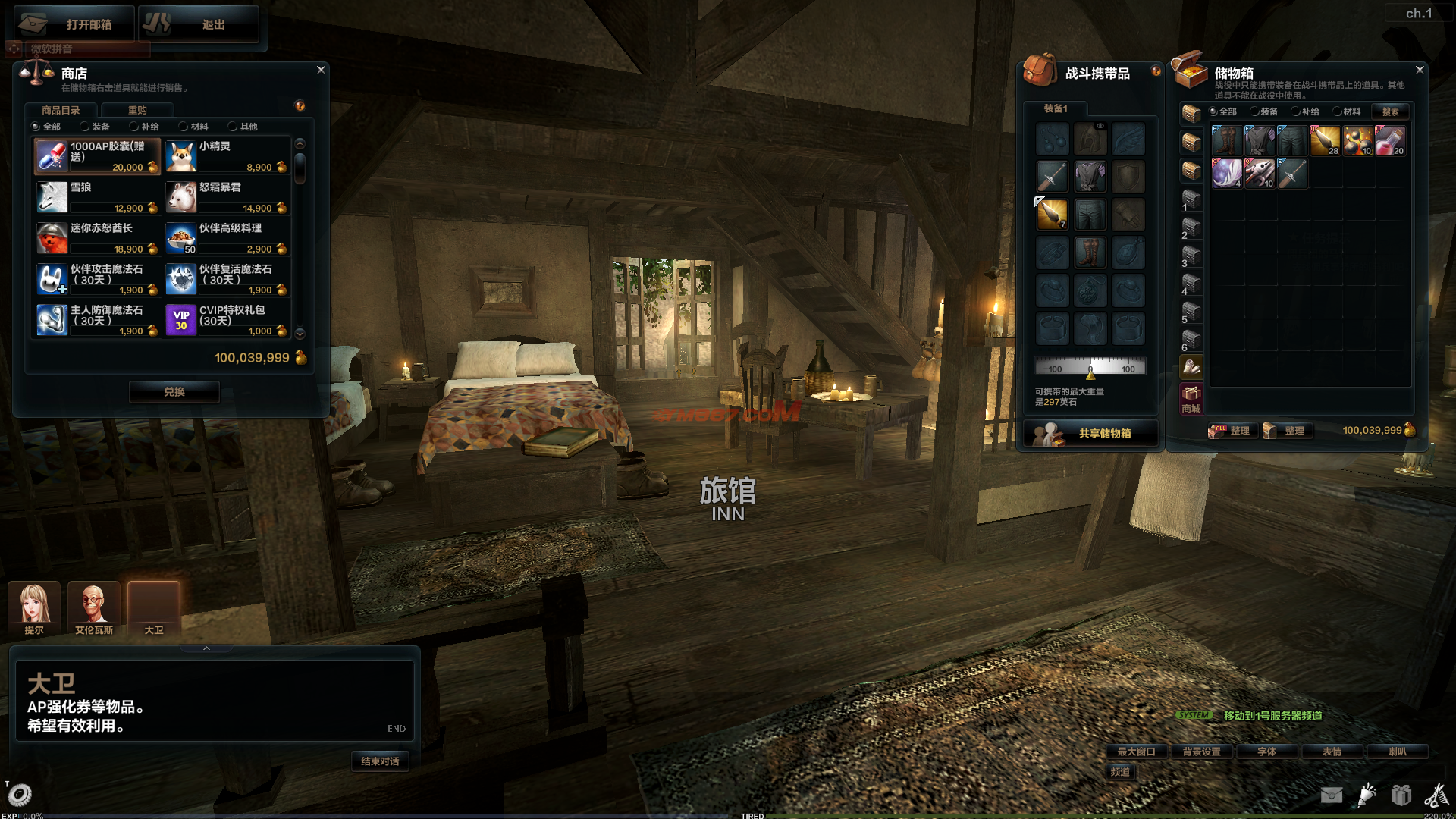Click the 表情 emote button

tap(1332, 752)
